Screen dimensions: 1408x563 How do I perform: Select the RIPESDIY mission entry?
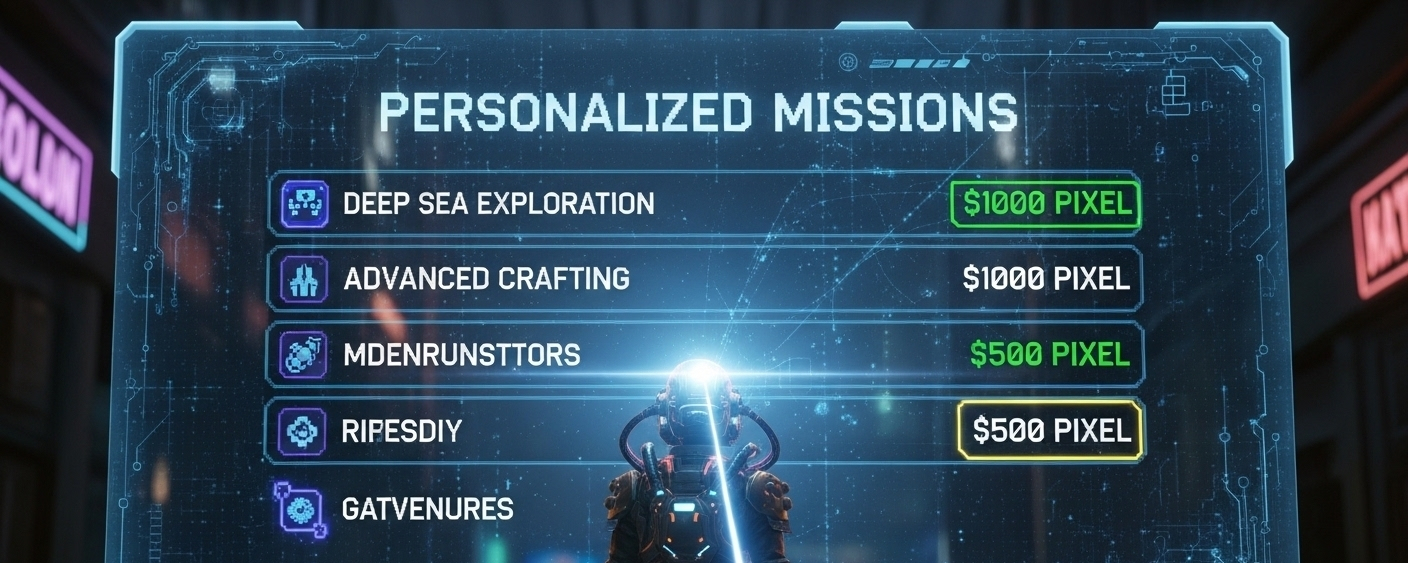pos(401,432)
